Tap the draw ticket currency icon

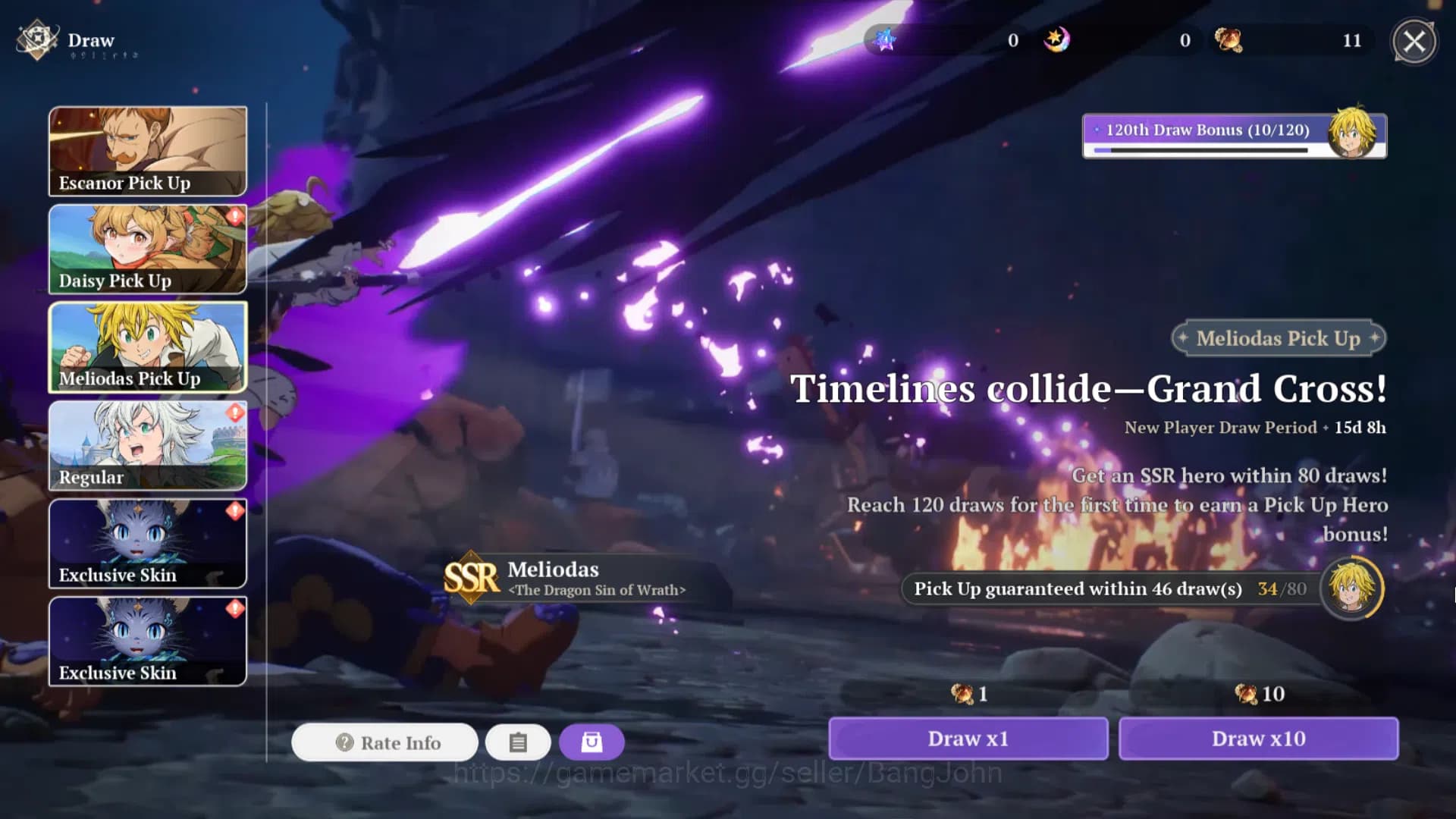pyautogui.click(x=1228, y=40)
